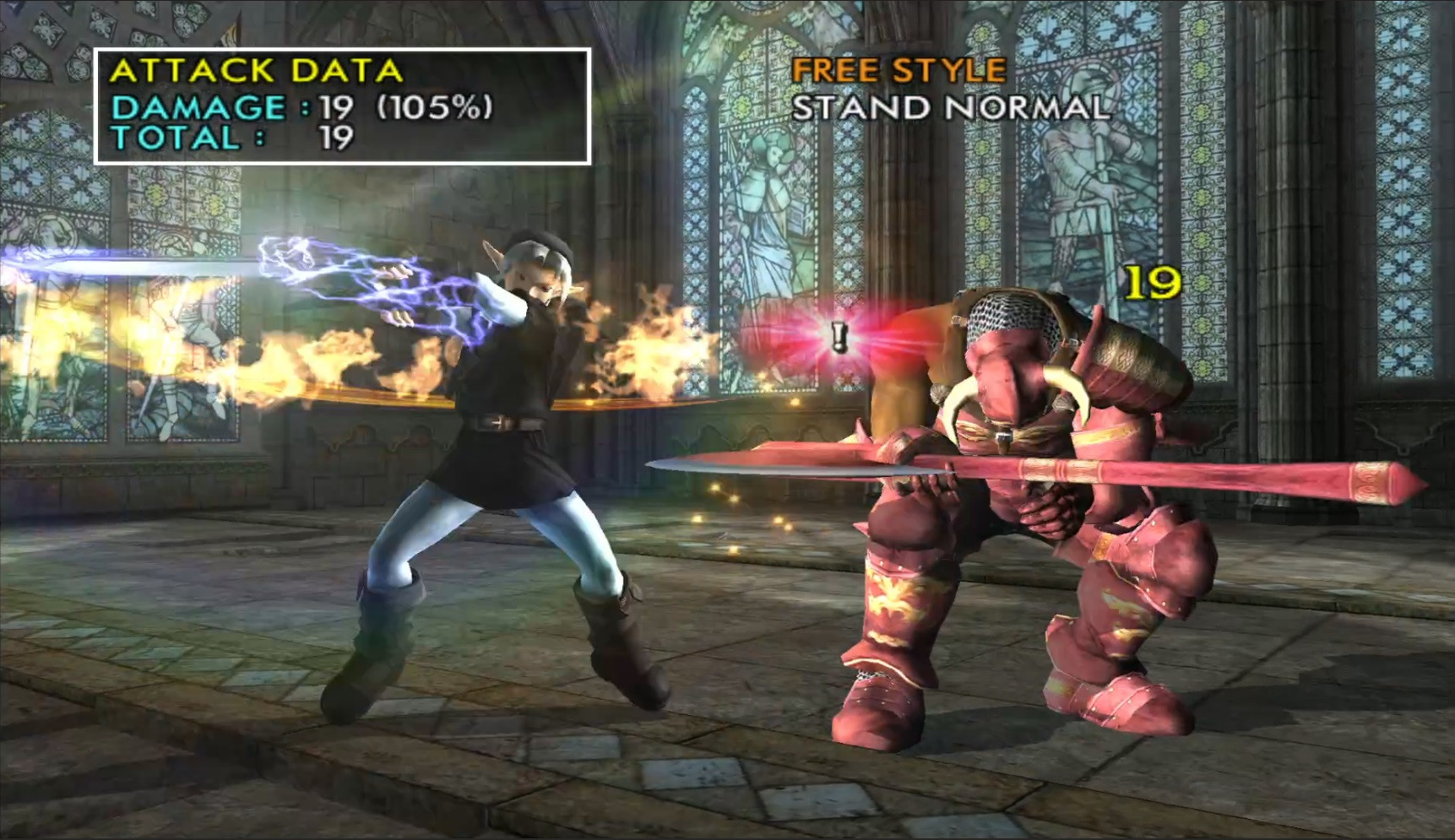Select the 105% damage scaling value
The image size is (1455, 840).
[435, 108]
